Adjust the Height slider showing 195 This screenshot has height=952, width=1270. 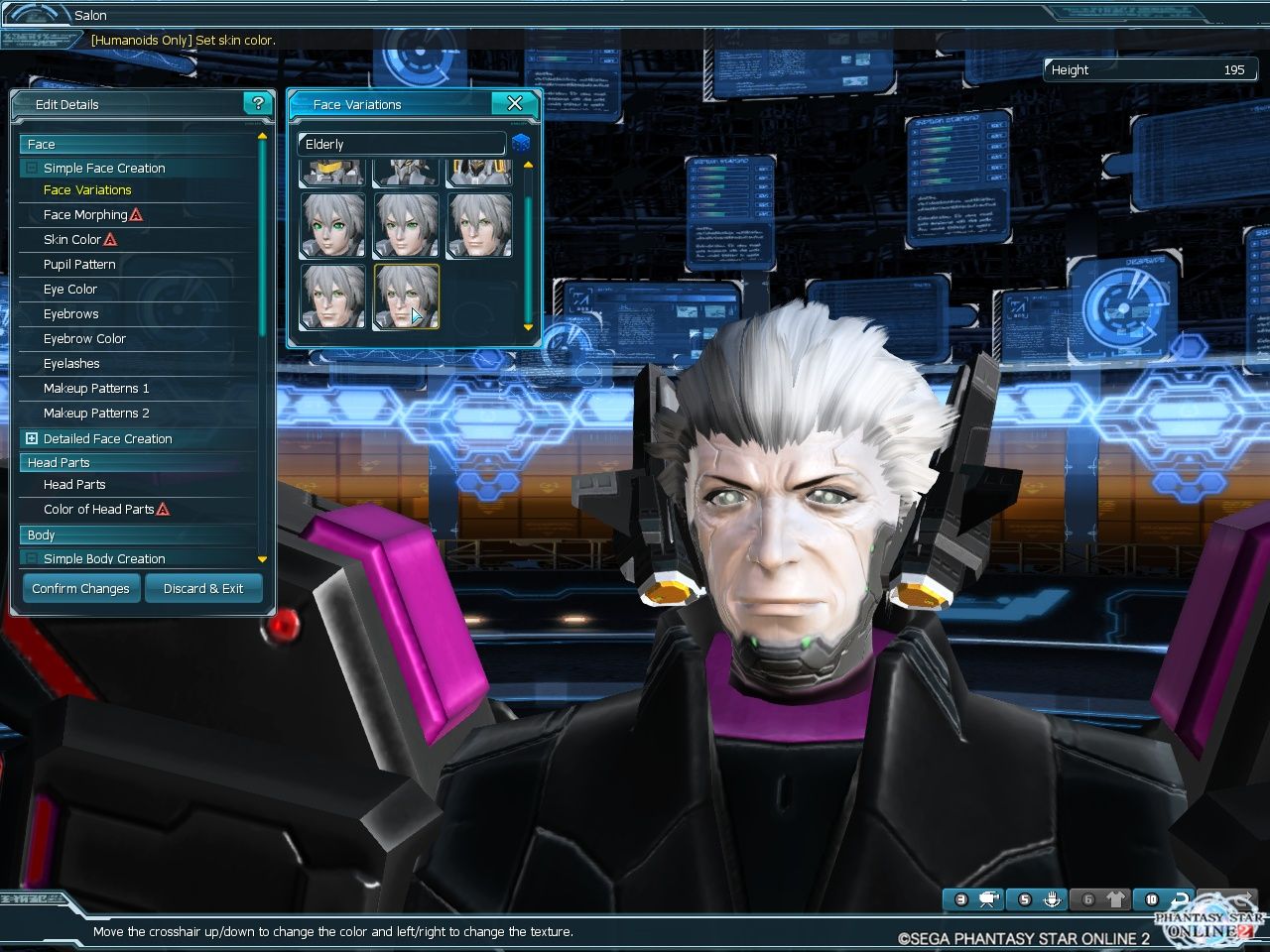point(1151,69)
